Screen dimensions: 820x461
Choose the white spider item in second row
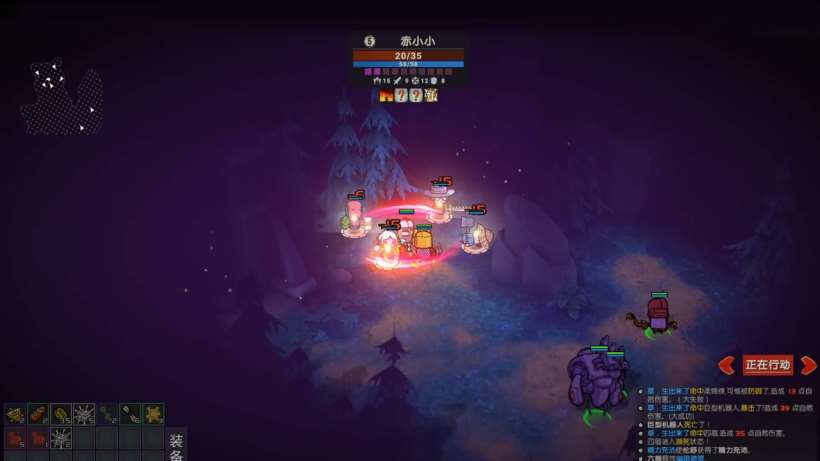click(61, 438)
